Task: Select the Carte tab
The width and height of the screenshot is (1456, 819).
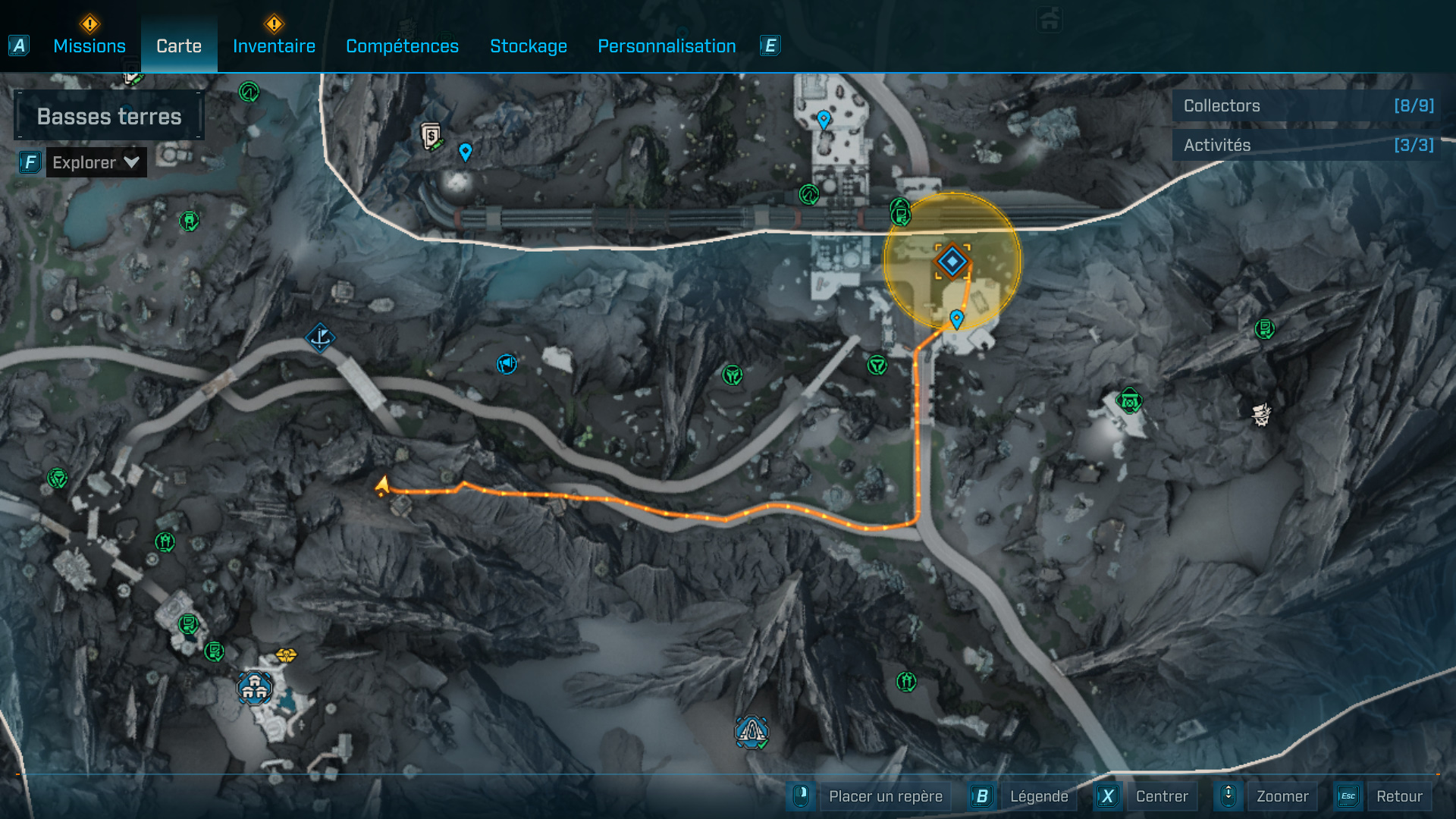Action: tap(179, 46)
